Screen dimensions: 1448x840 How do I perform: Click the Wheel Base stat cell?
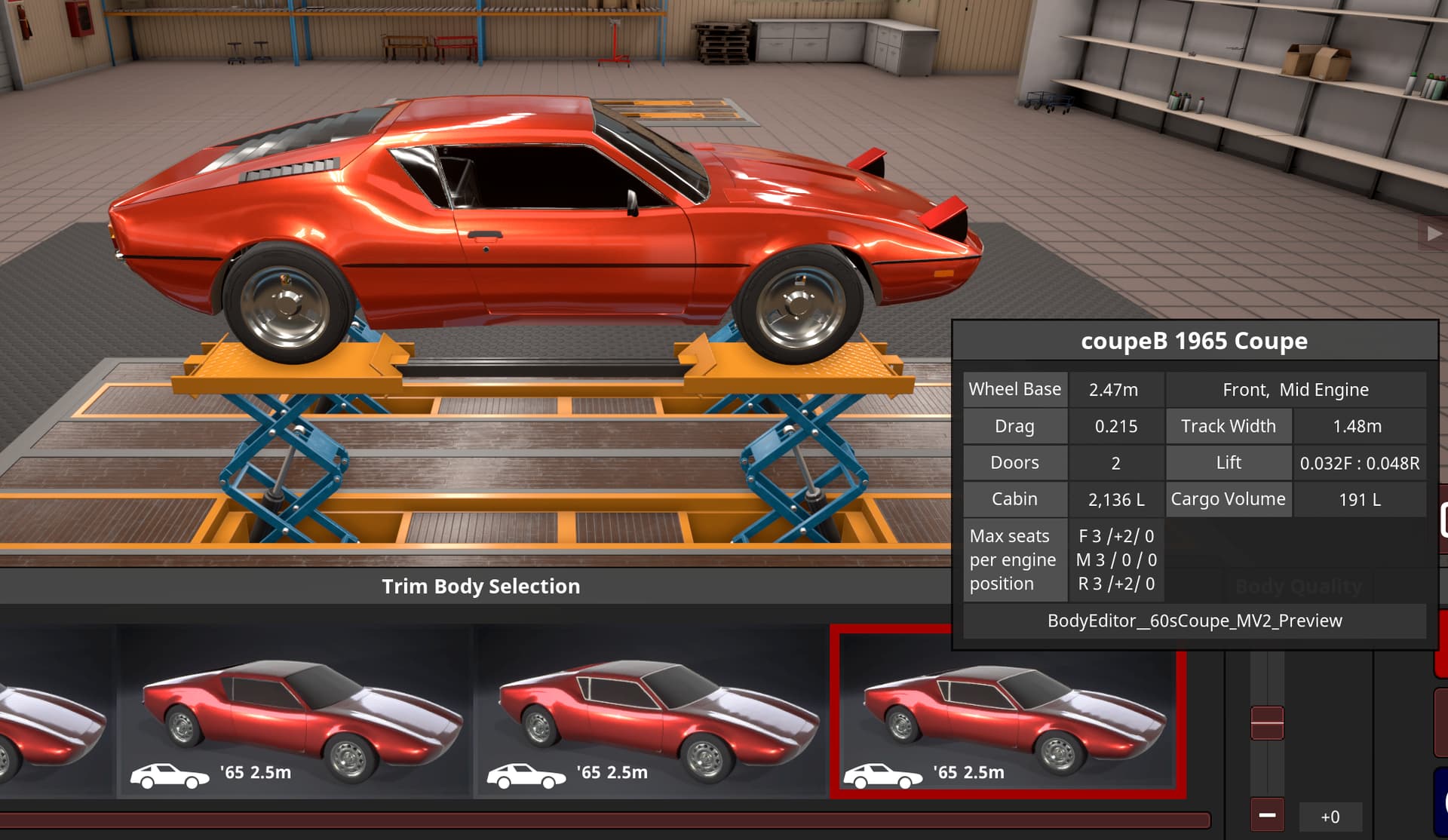(x=1015, y=389)
